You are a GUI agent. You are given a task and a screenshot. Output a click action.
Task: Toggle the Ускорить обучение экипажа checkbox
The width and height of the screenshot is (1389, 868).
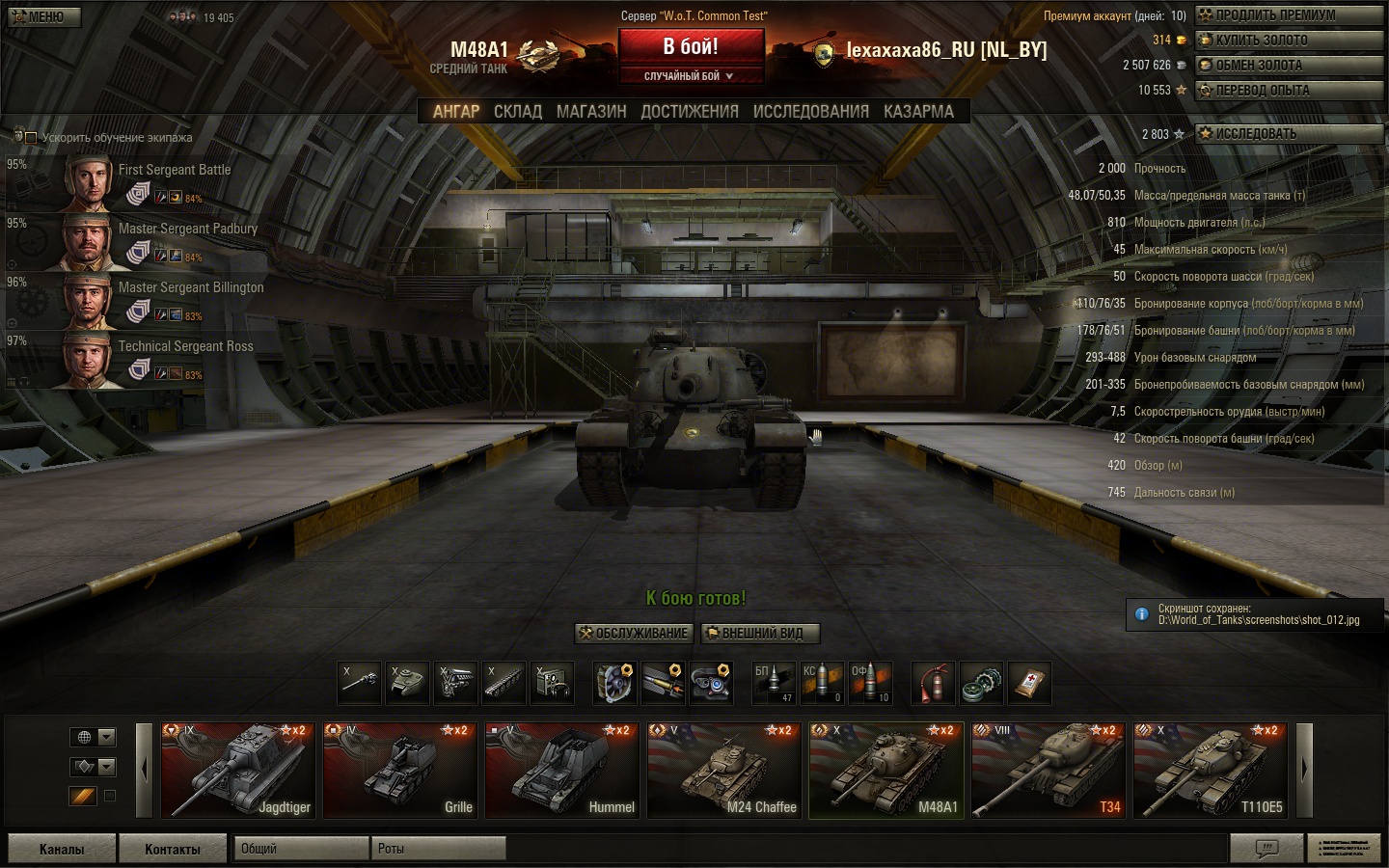(x=31, y=138)
